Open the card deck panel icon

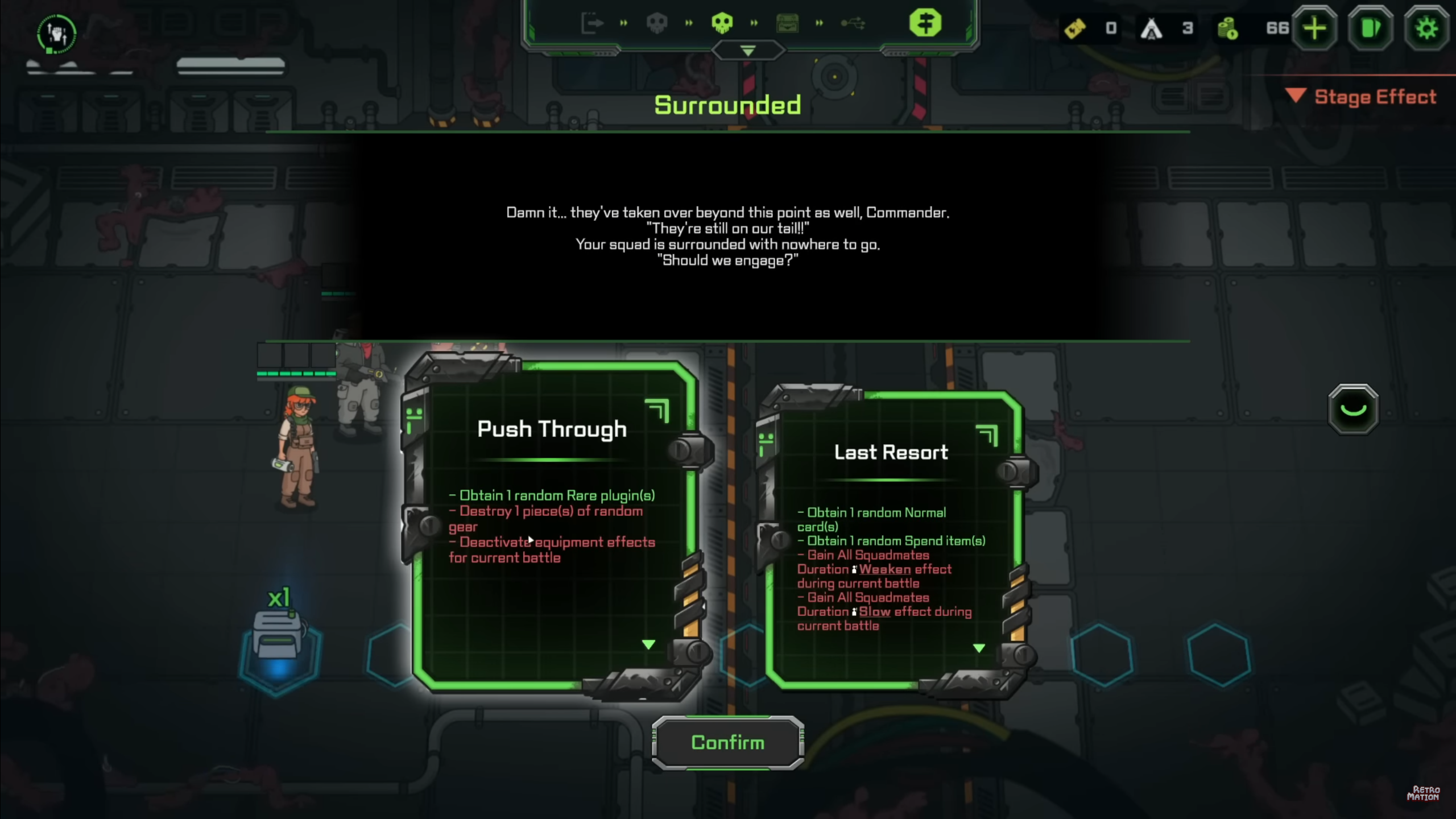tap(1371, 28)
